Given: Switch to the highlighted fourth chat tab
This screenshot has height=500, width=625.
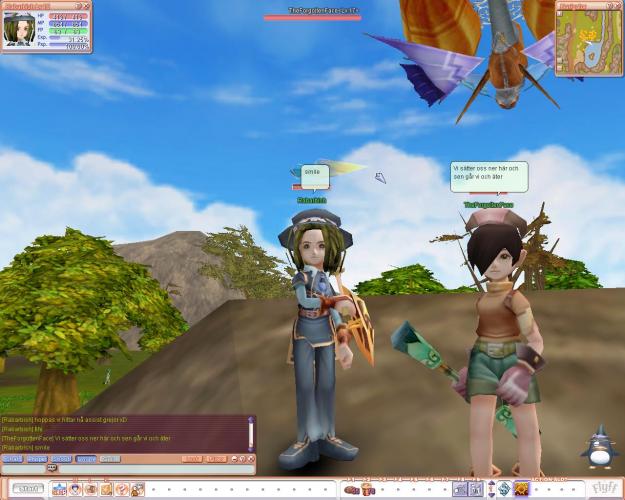Looking at the screenshot, I should (86, 459).
